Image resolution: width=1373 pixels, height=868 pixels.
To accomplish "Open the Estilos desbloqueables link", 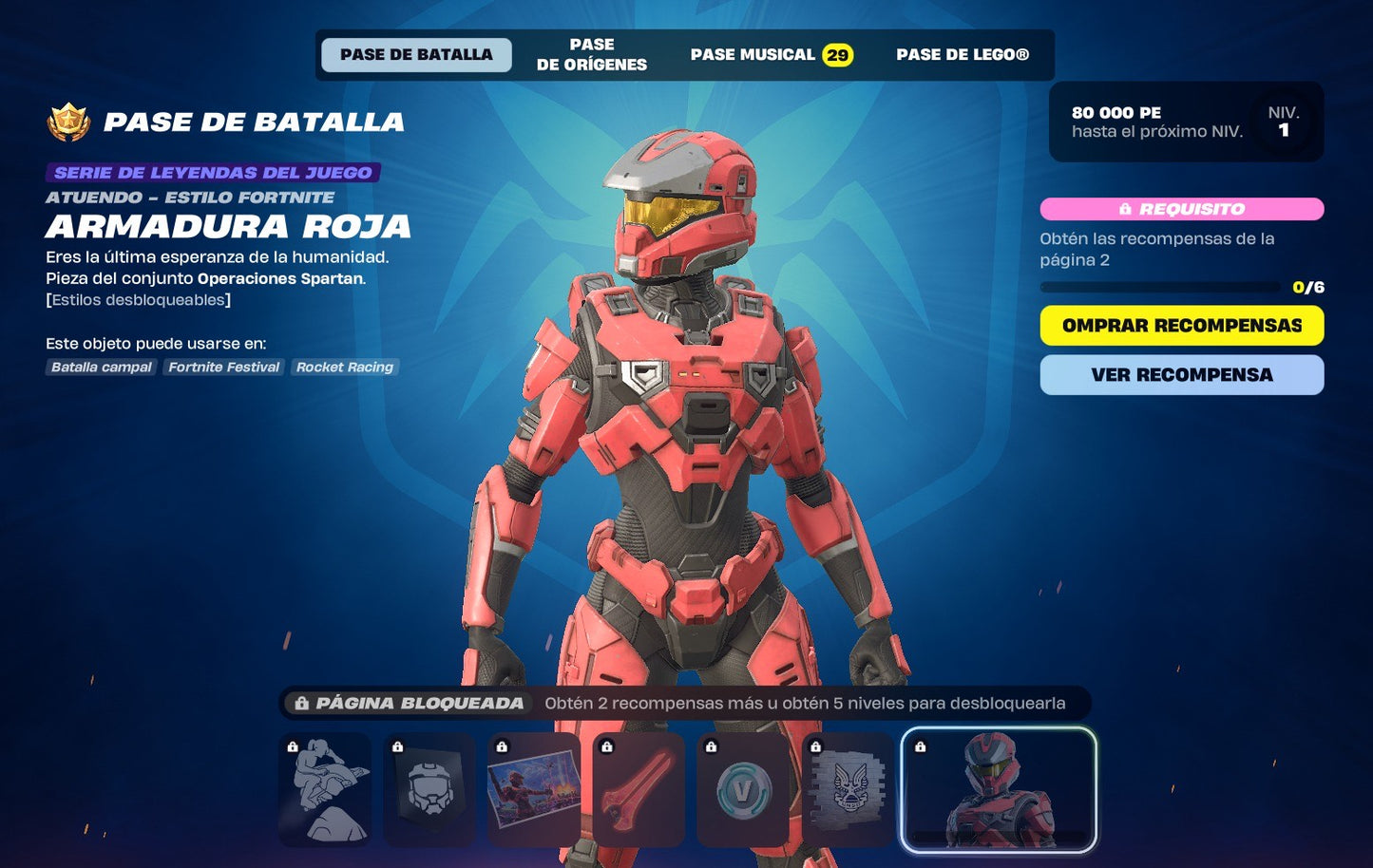I will tap(139, 300).
